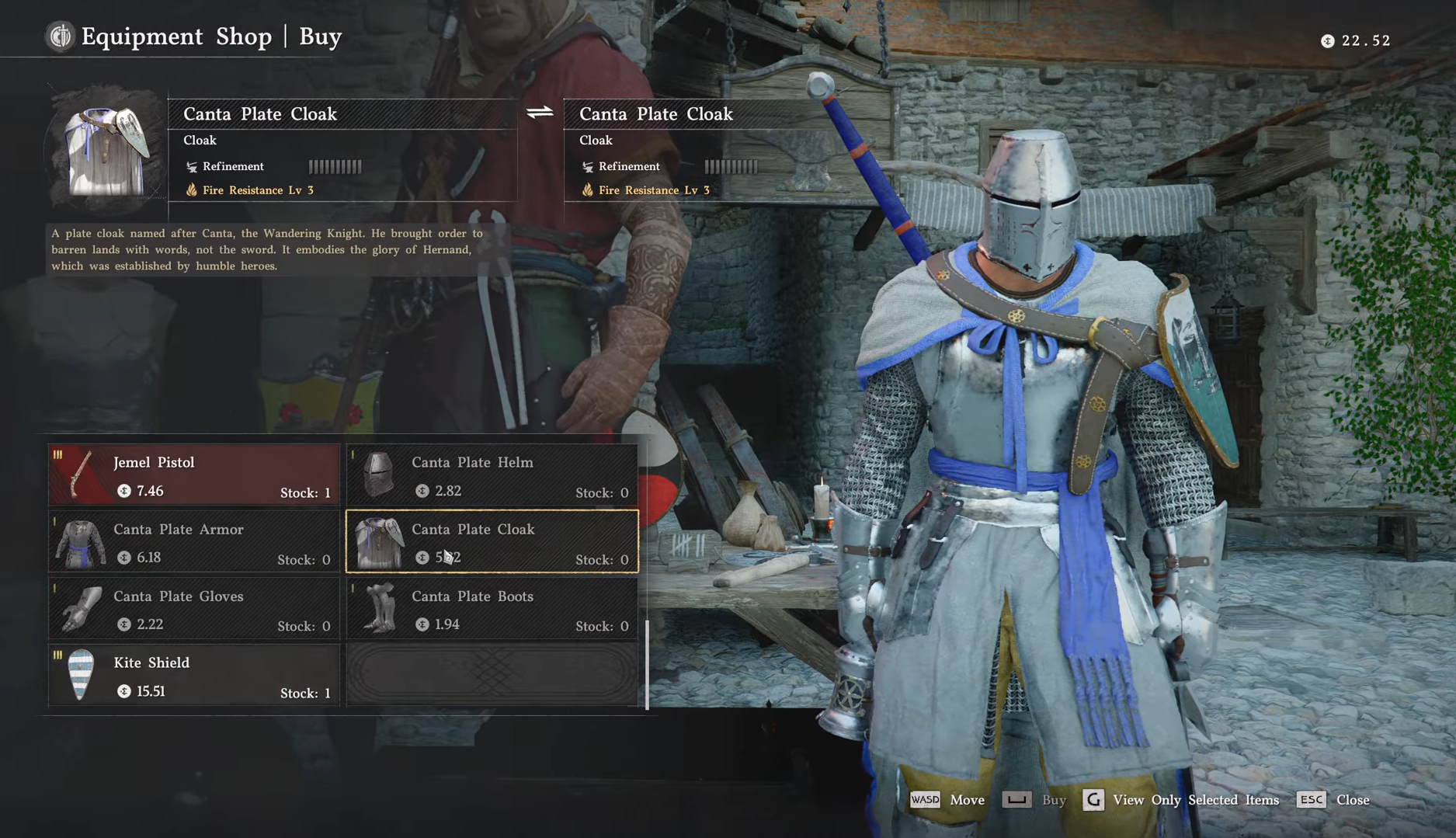Click the compare swap arrows icon
1456x838 pixels.
tap(540, 113)
